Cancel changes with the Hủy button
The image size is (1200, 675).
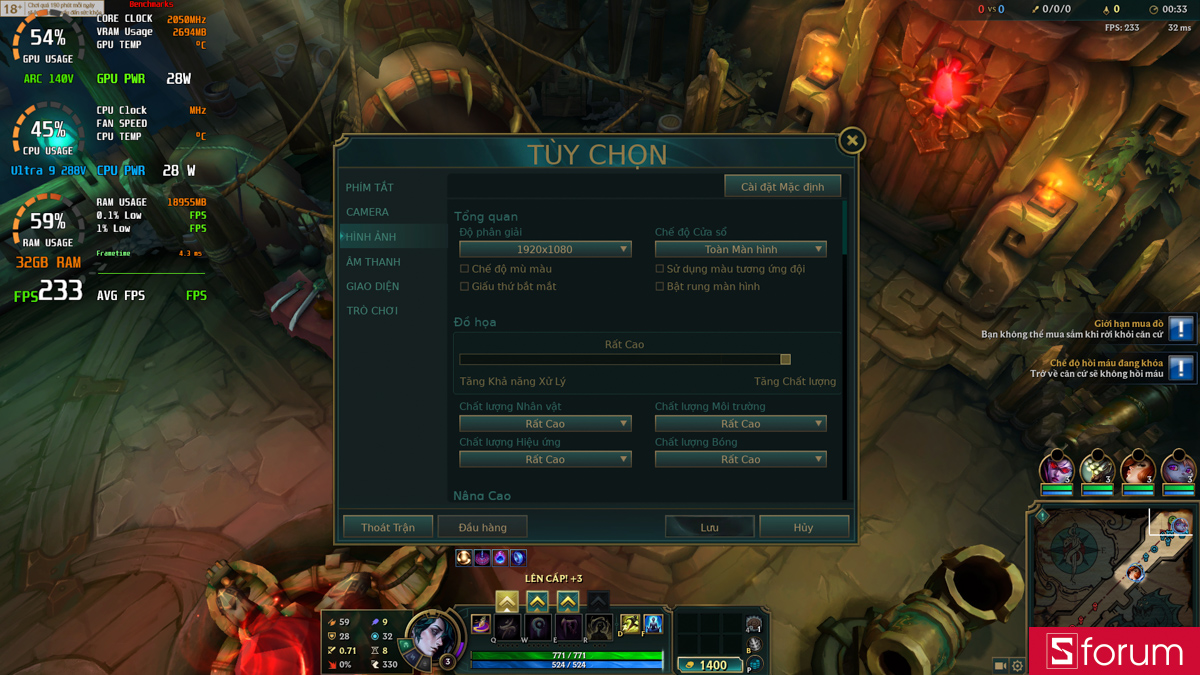click(804, 527)
